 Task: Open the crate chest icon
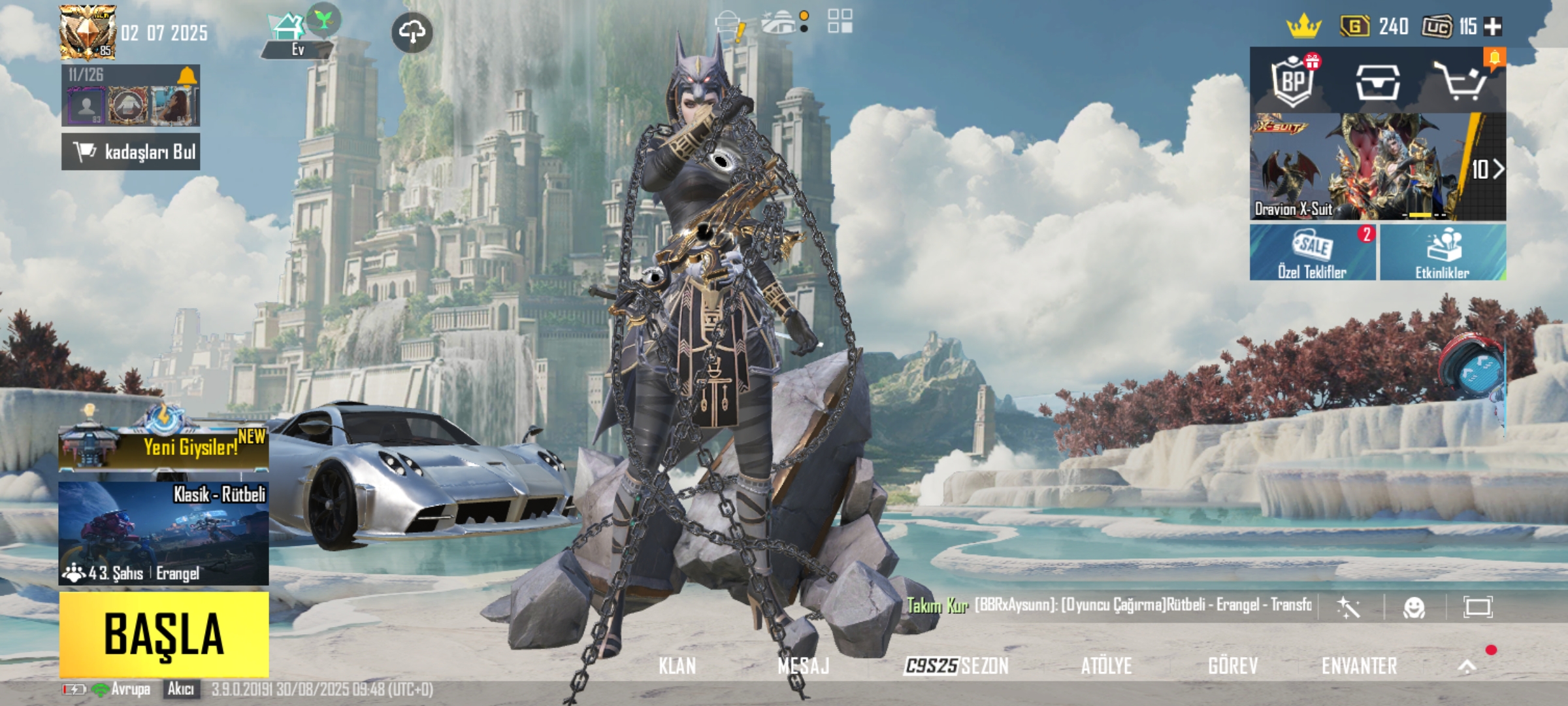[x=1377, y=83]
